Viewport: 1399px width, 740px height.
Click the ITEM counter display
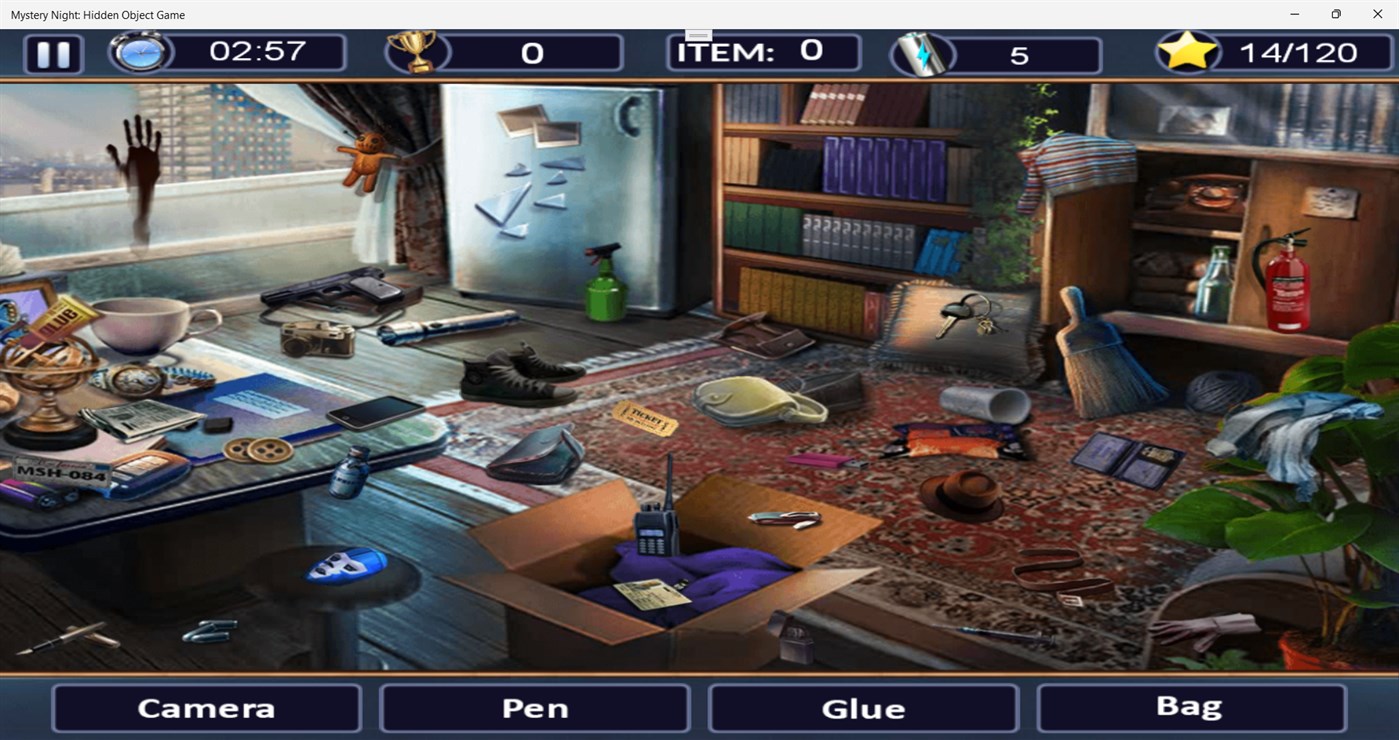[763, 51]
